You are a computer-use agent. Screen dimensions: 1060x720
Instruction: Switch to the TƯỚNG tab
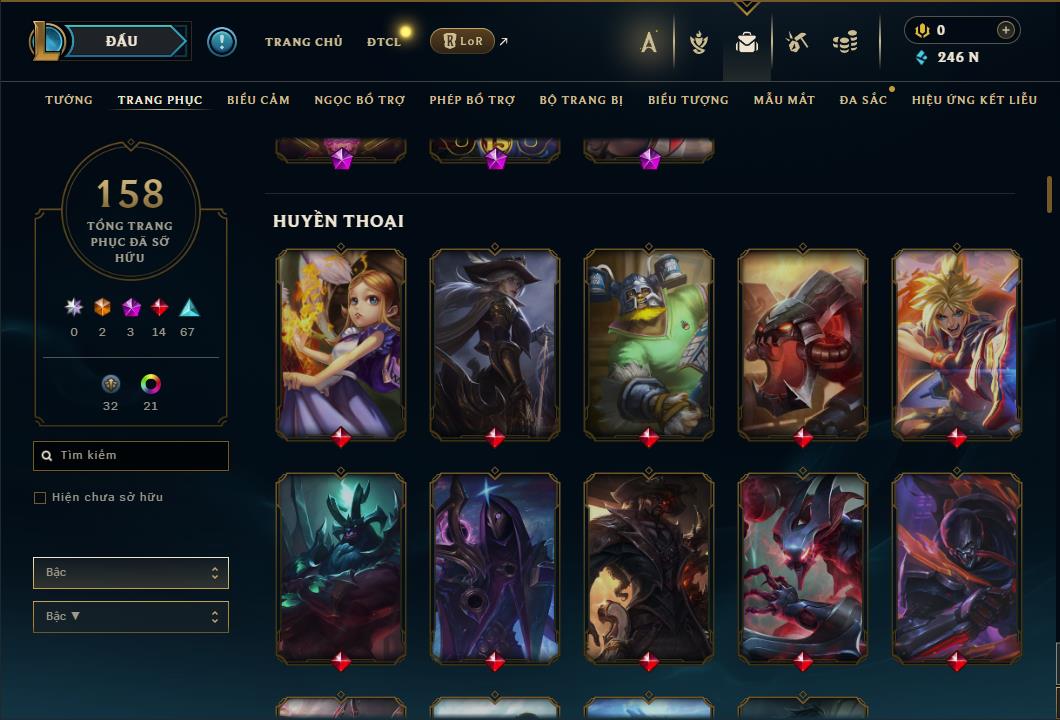click(x=69, y=100)
